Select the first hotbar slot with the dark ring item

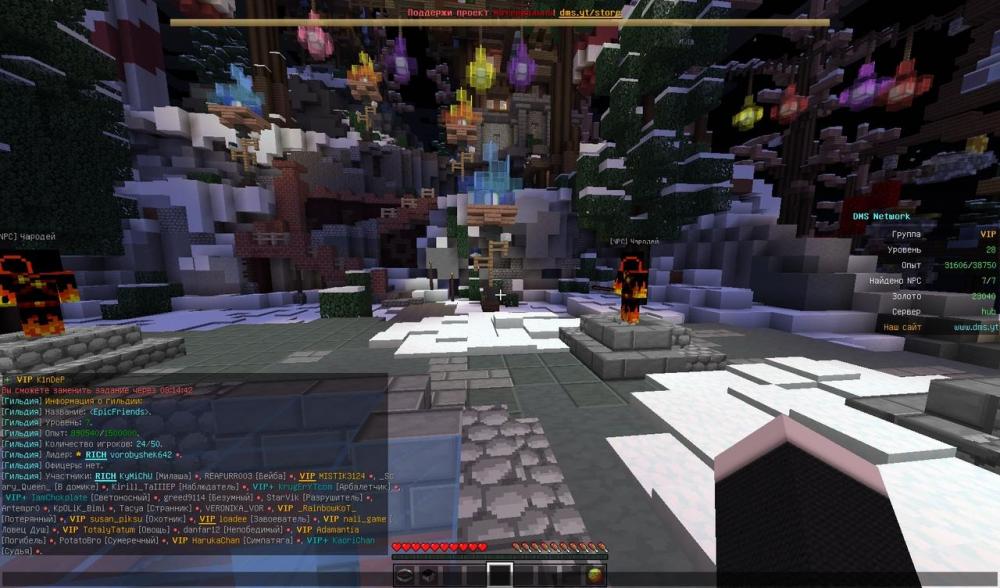pos(404,575)
